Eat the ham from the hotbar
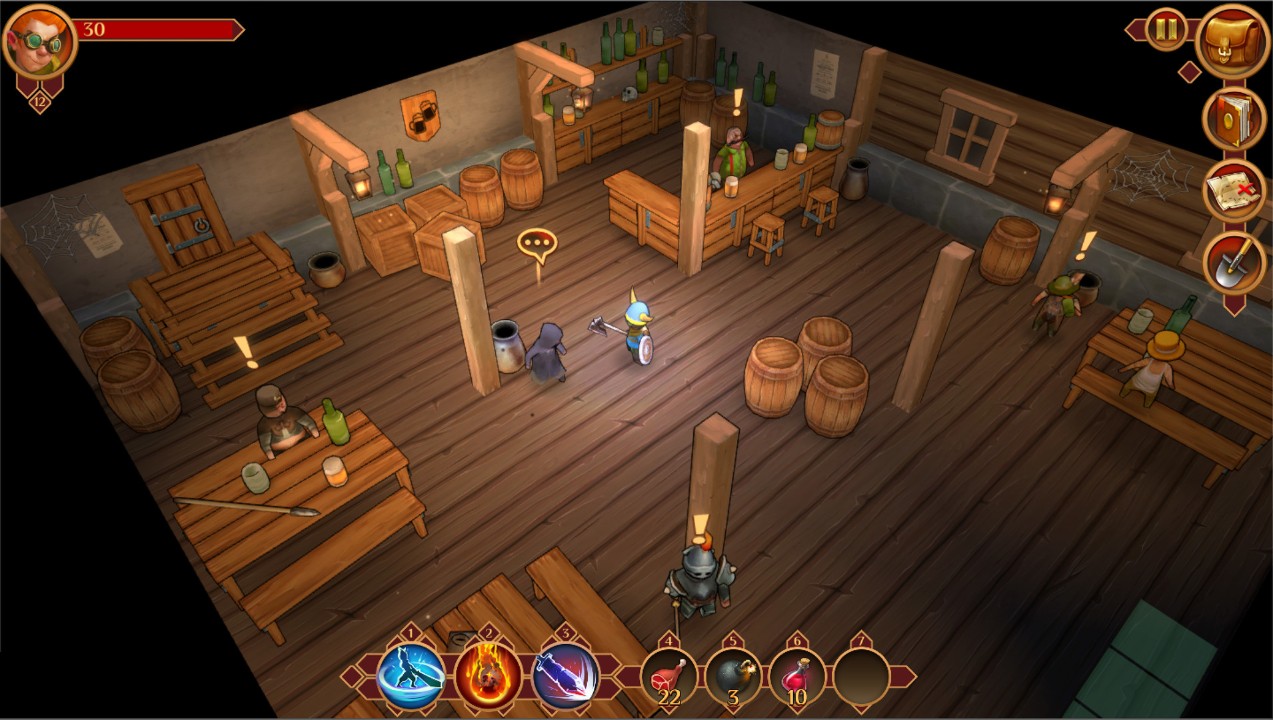The width and height of the screenshot is (1273, 720). [x=669, y=677]
